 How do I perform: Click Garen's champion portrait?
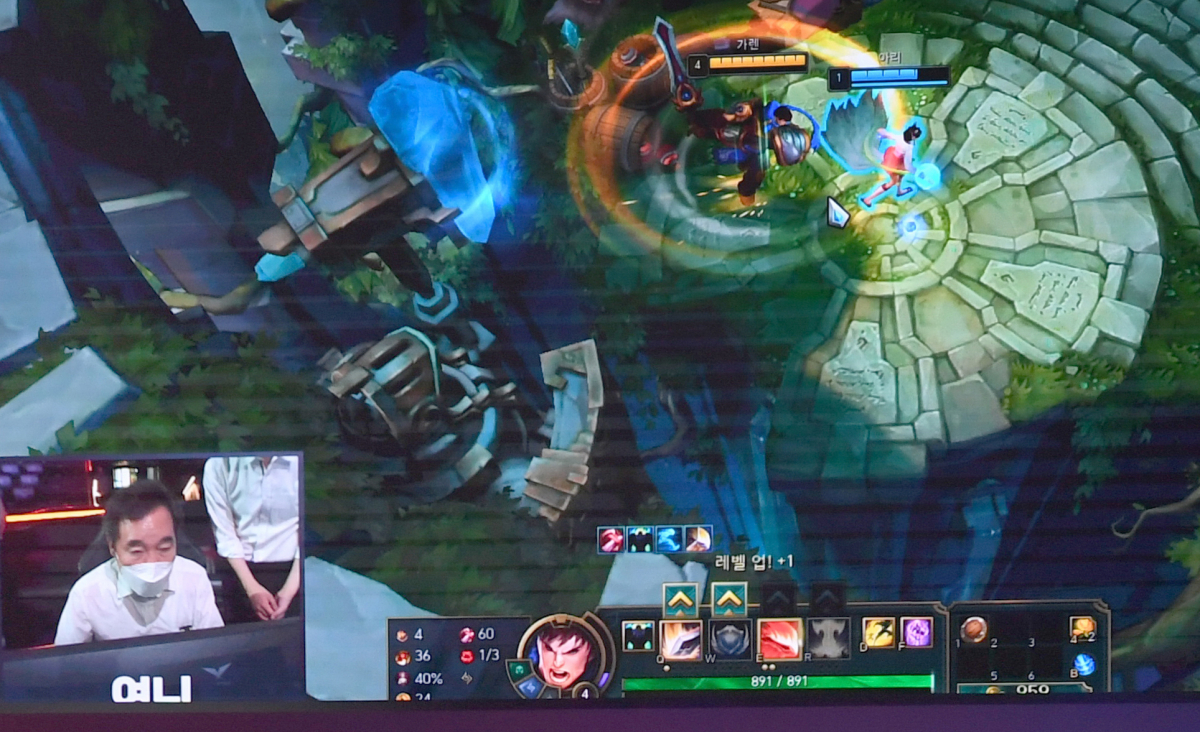click(564, 654)
